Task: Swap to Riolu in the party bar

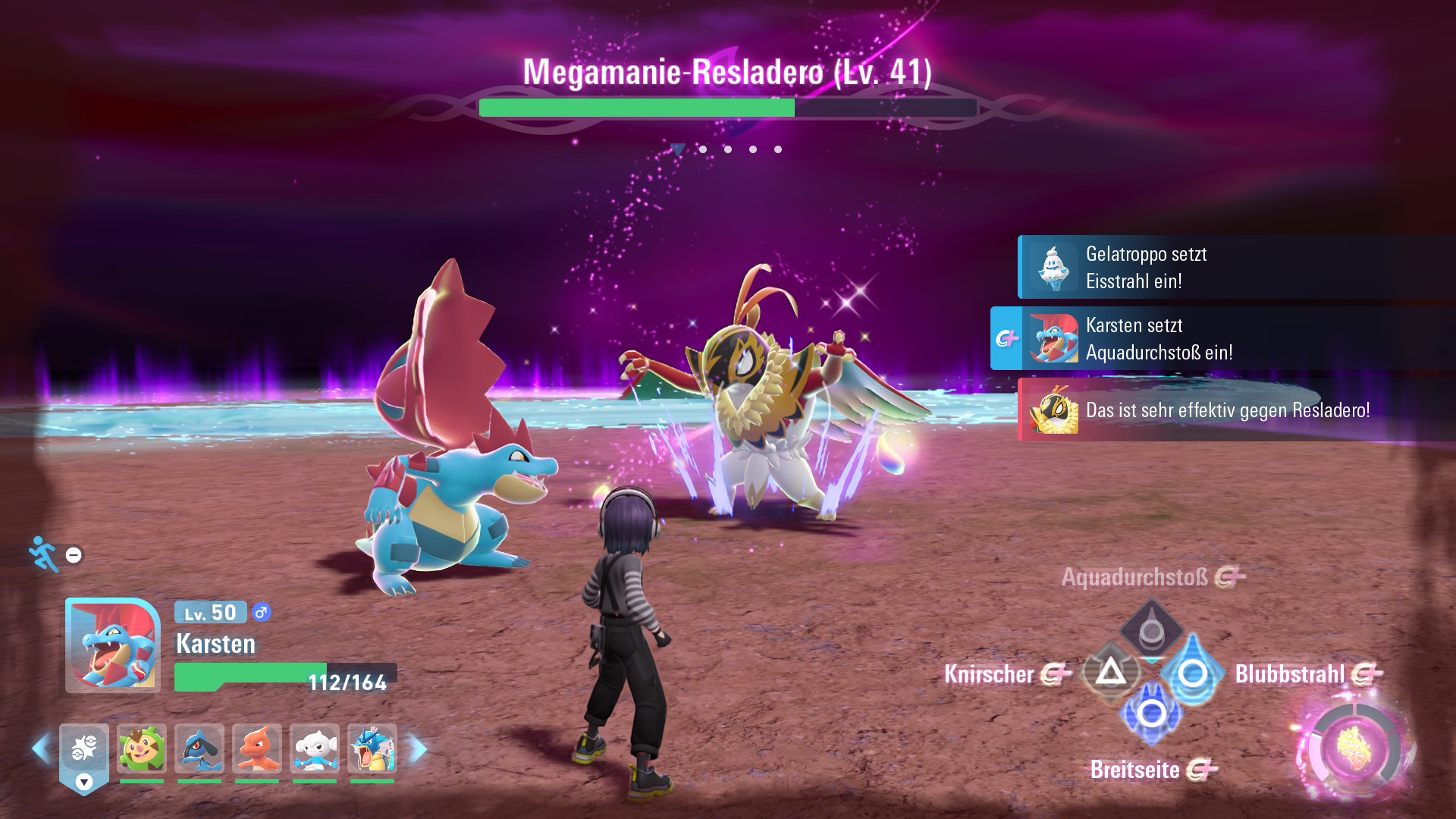Action: [199, 749]
